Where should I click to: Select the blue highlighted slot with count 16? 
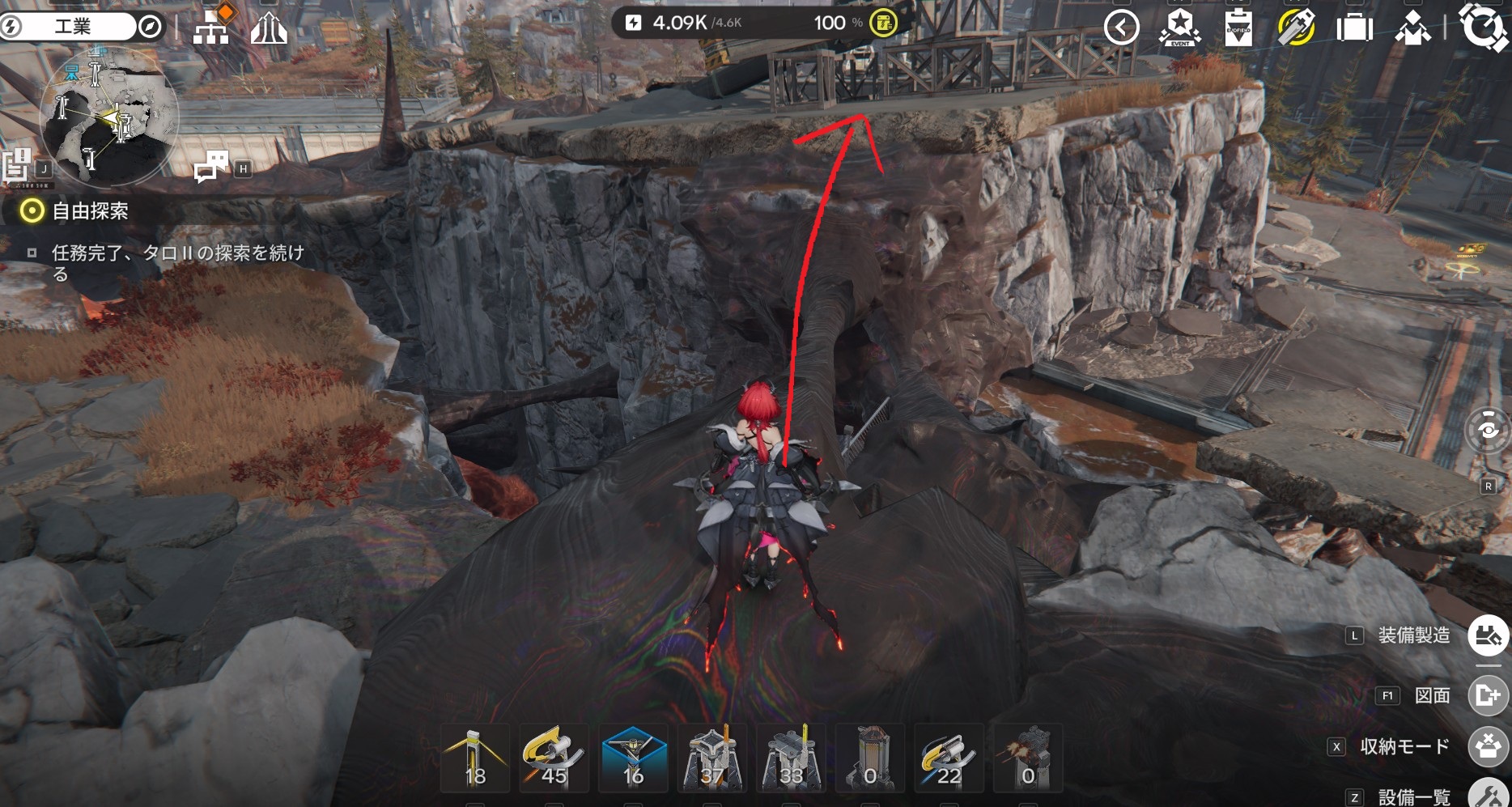point(633,759)
